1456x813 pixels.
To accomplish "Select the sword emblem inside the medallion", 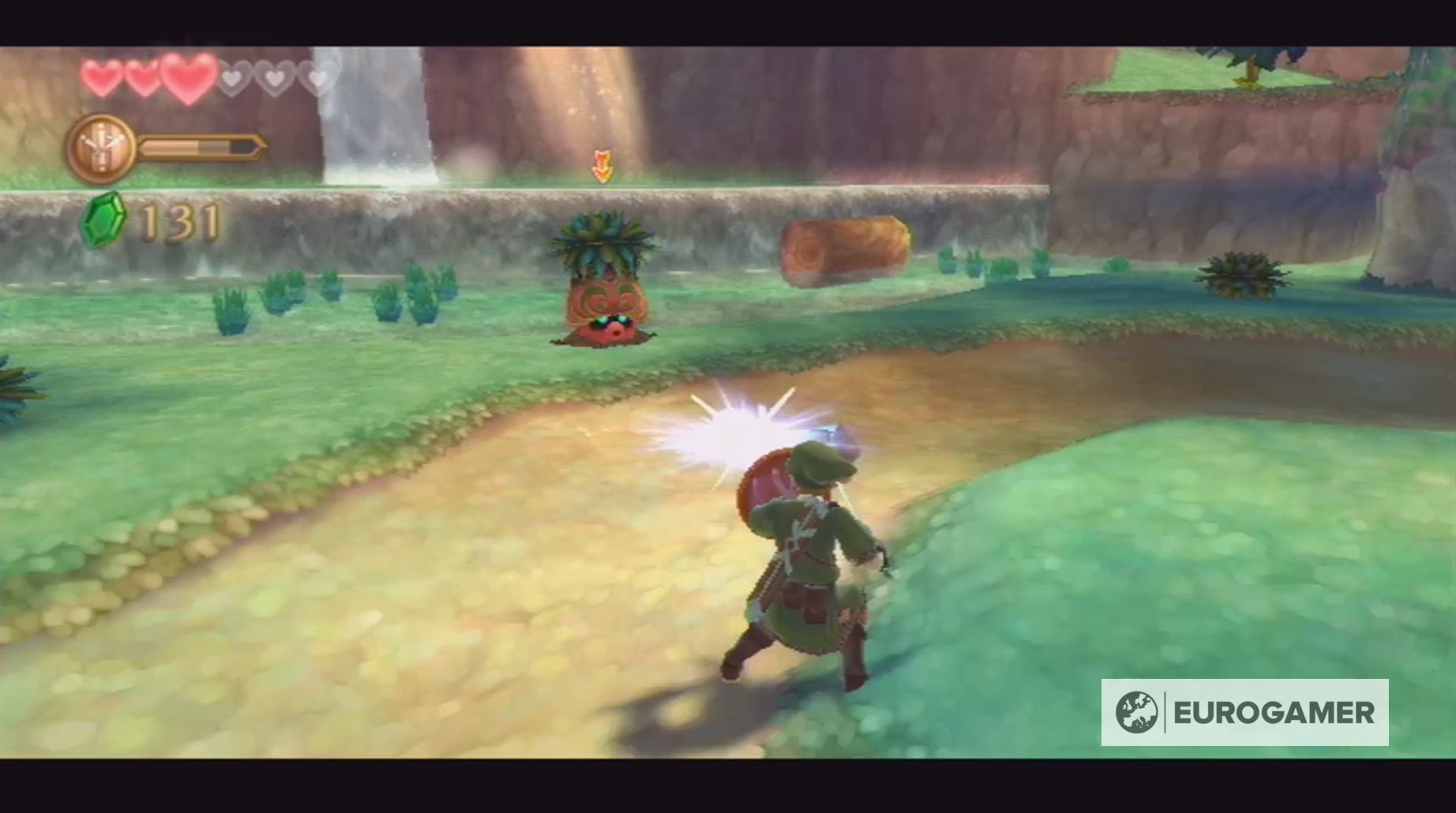I will coord(101,144).
